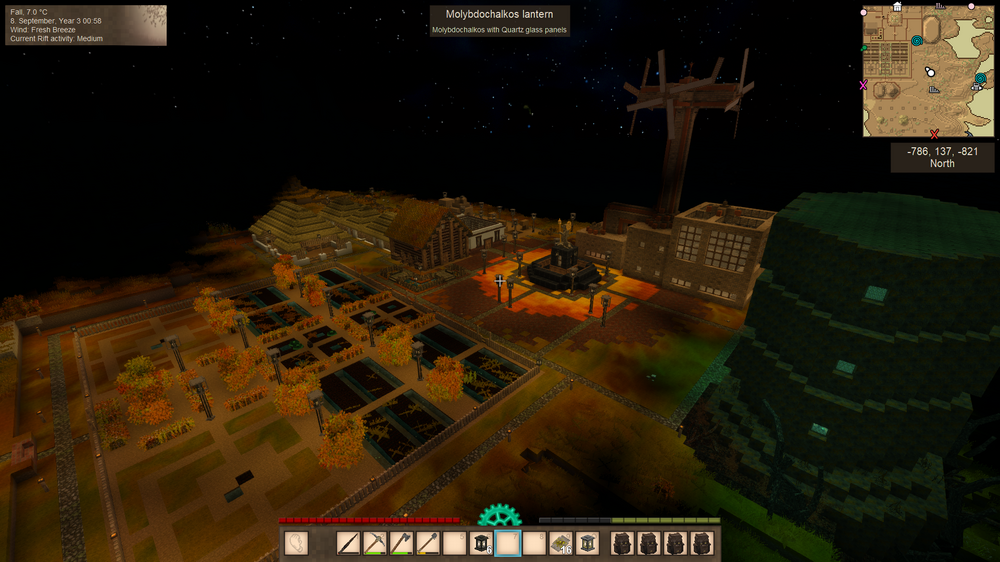Click the highlighted empty hotbar slot
1000x562 pixels.
coord(508,543)
